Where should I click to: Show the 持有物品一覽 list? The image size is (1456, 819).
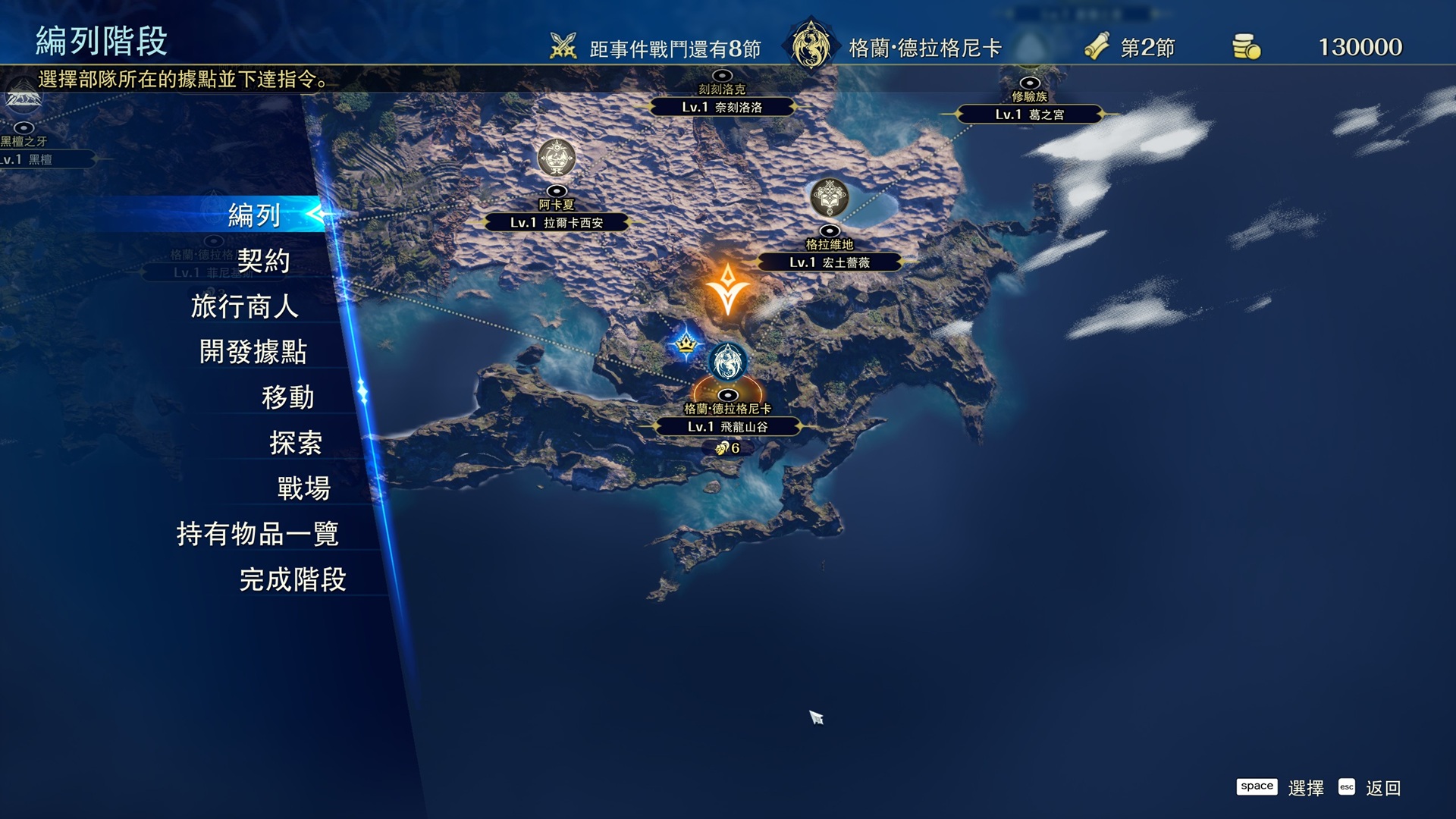point(258,534)
